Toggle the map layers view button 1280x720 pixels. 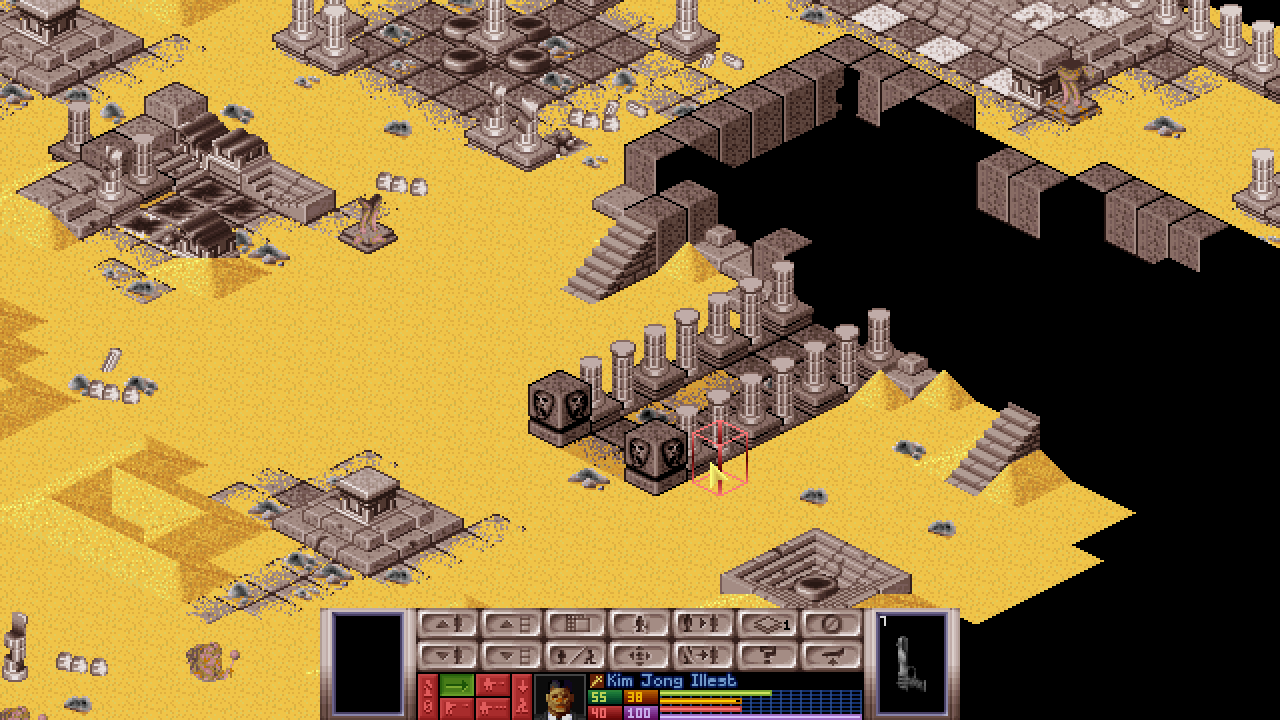pyautogui.click(x=768, y=624)
